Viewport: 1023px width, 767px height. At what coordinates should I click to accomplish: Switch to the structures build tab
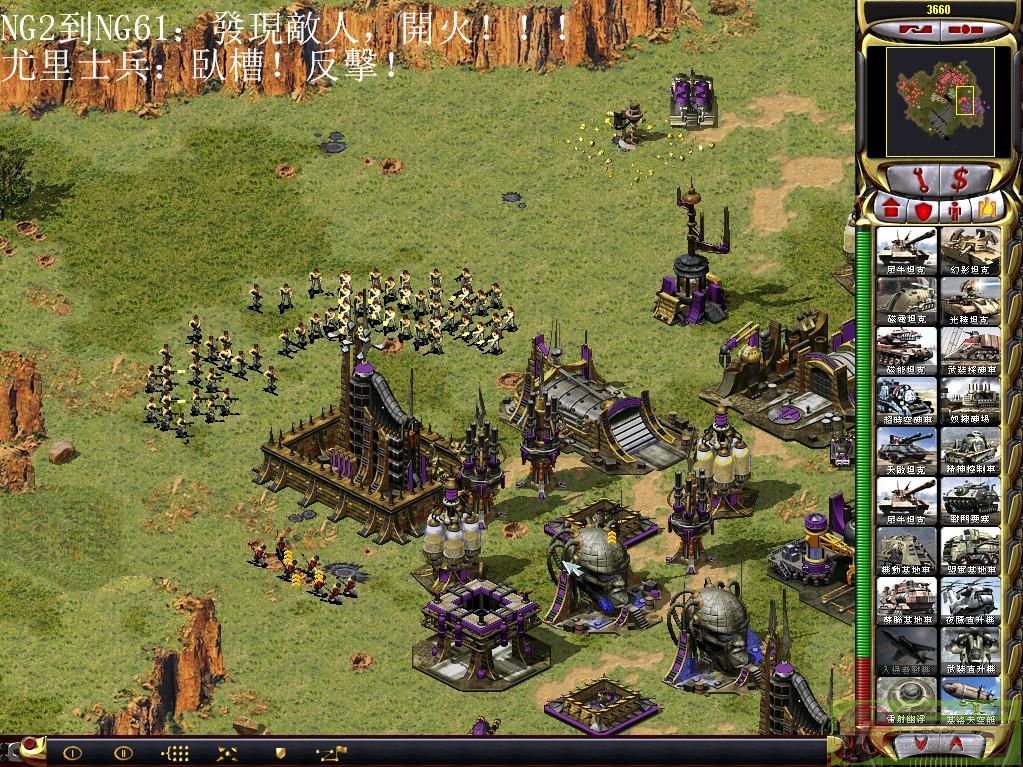(x=890, y=210)
